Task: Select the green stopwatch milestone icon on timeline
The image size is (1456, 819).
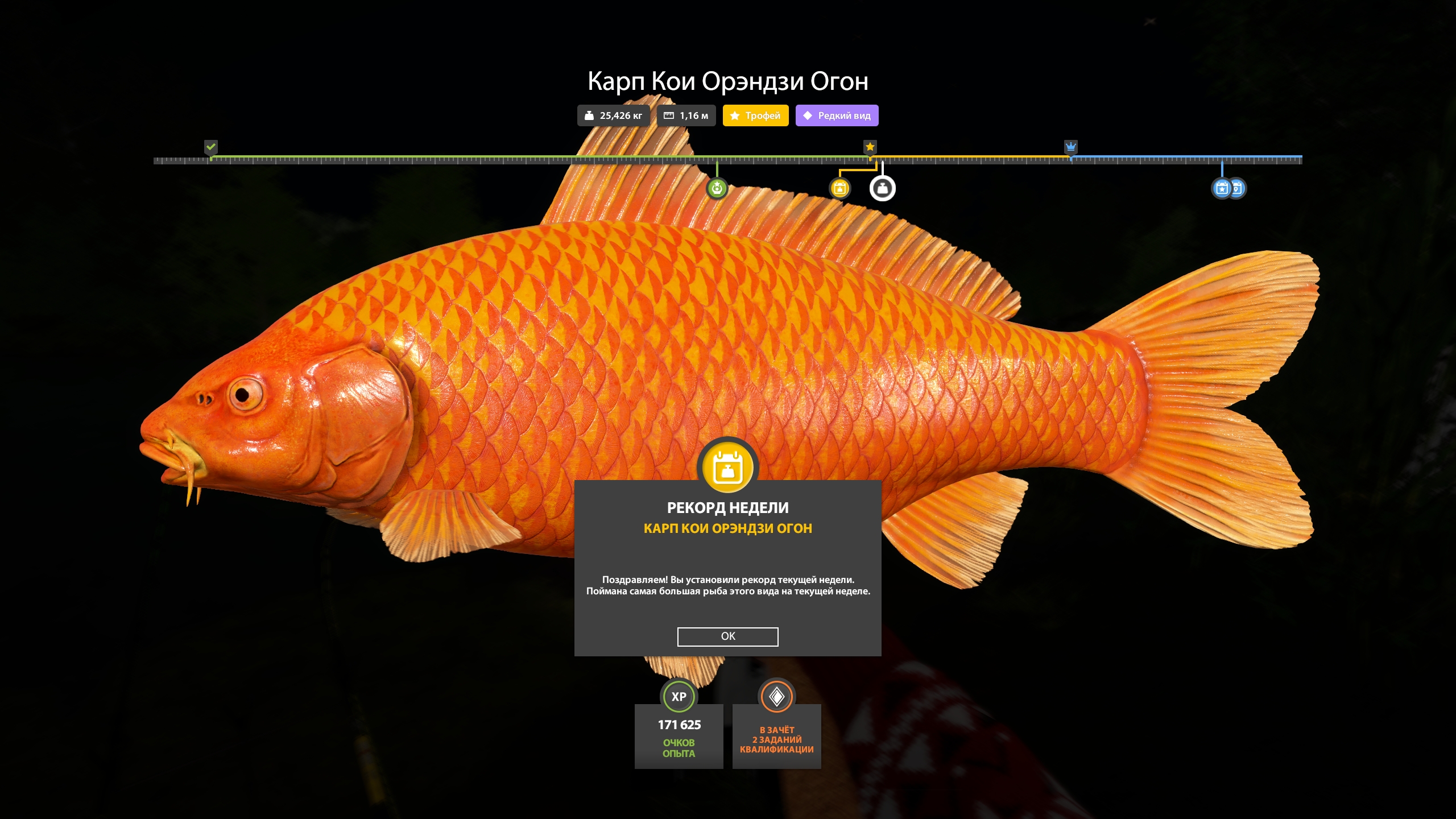Action: pyautogui.click(x=717, y=187)
